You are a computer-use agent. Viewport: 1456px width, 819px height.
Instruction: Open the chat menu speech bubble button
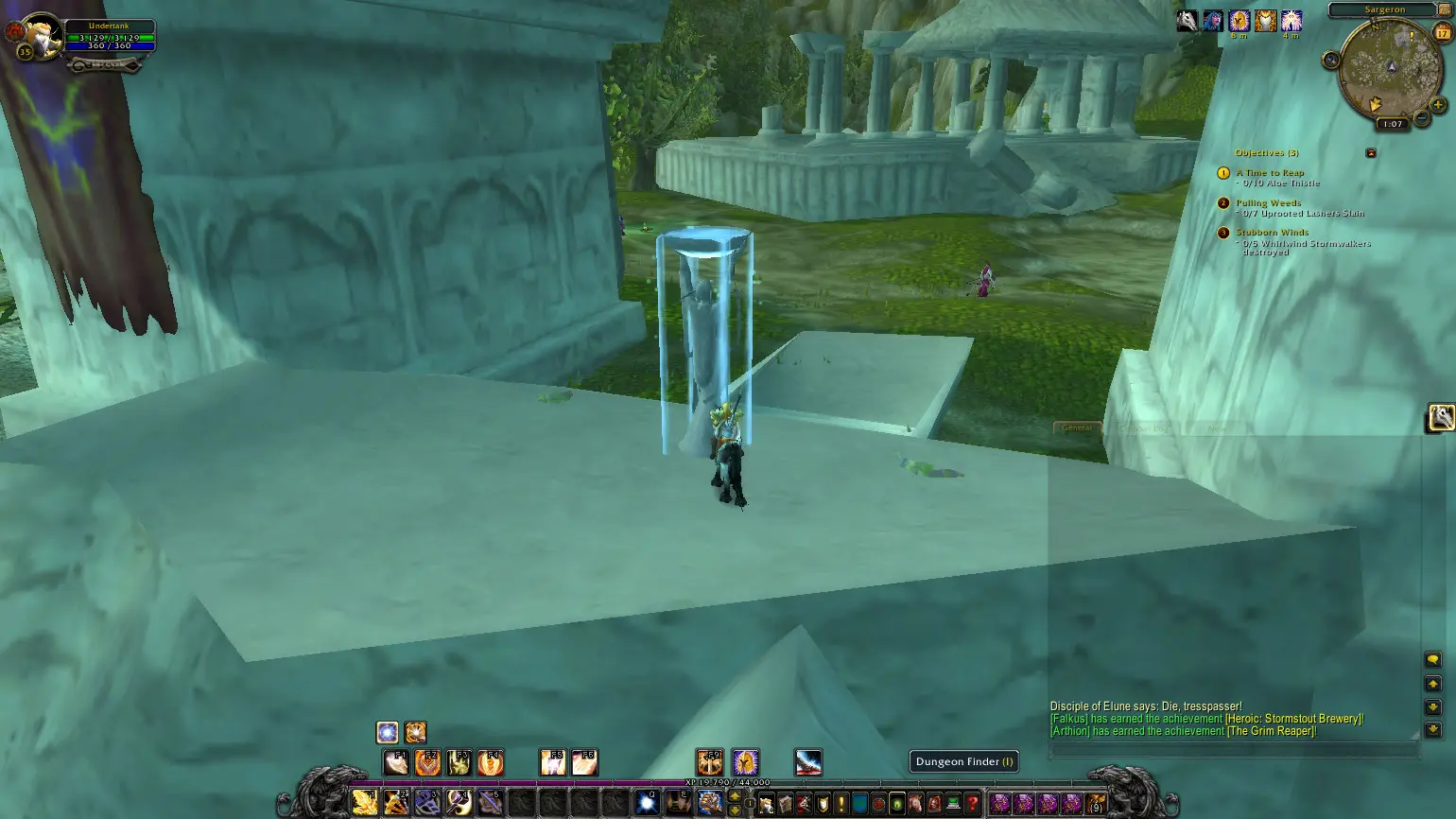[x=1432, y=660]
